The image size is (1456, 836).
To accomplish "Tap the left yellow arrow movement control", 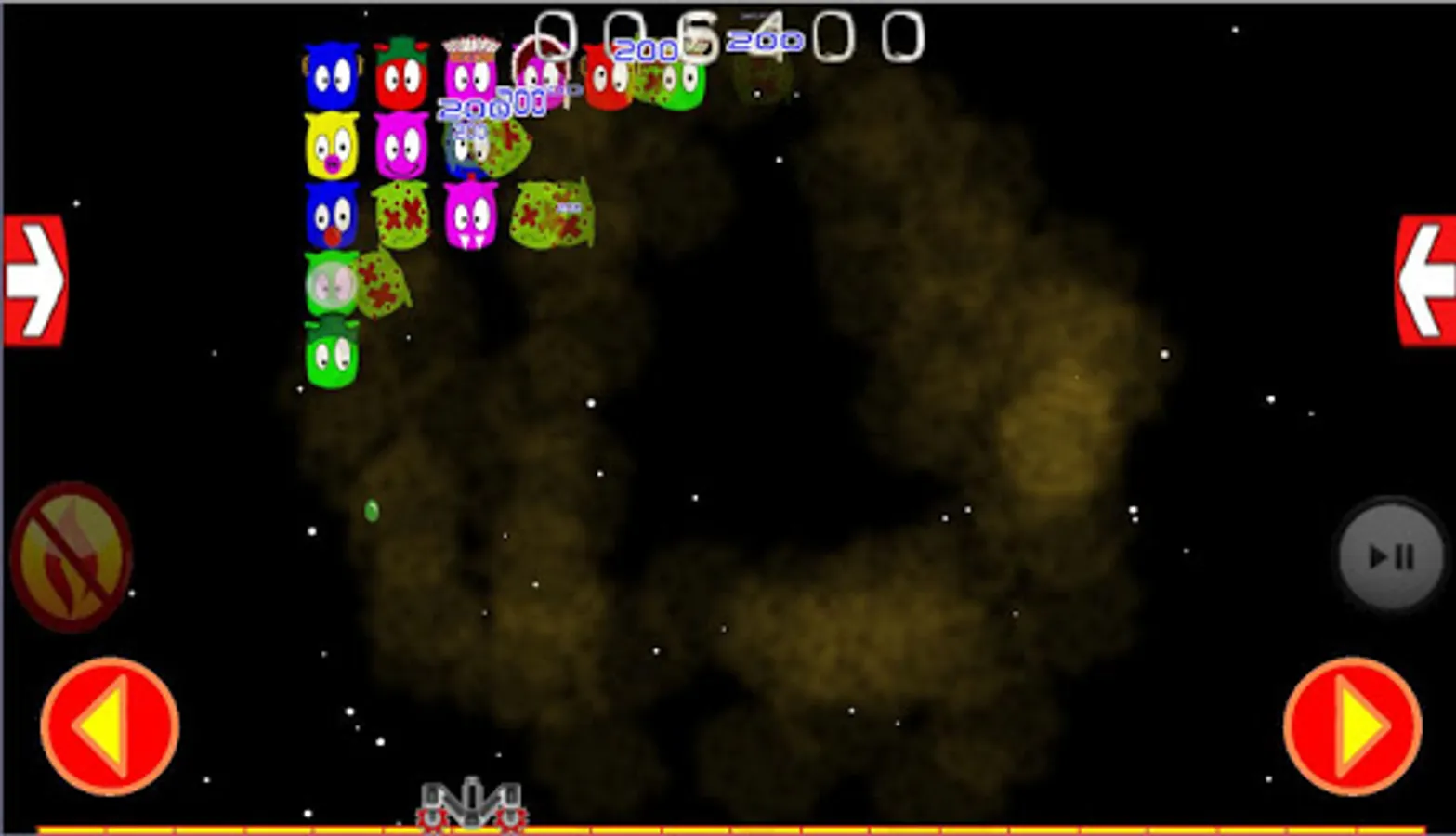I will [x=111, y=726].
